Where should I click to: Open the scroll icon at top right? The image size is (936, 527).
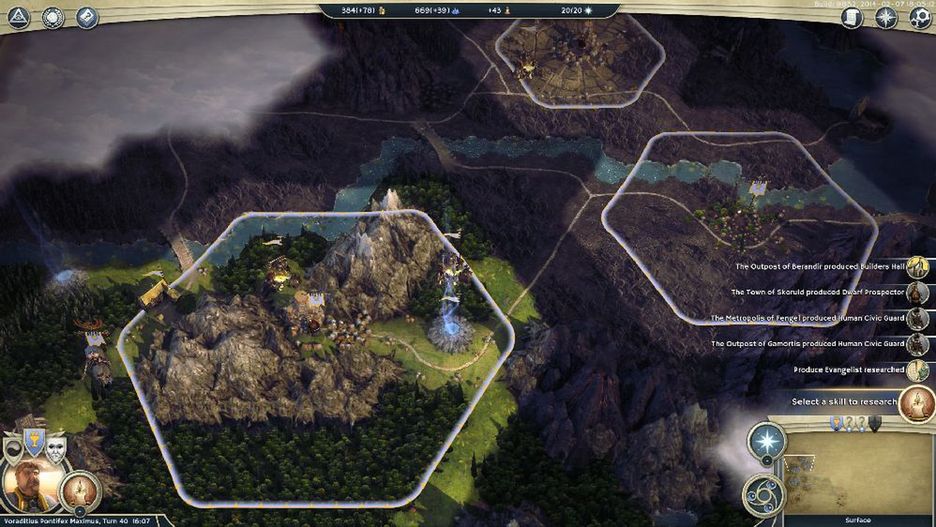pyautogui.click(x=852, y=17)
